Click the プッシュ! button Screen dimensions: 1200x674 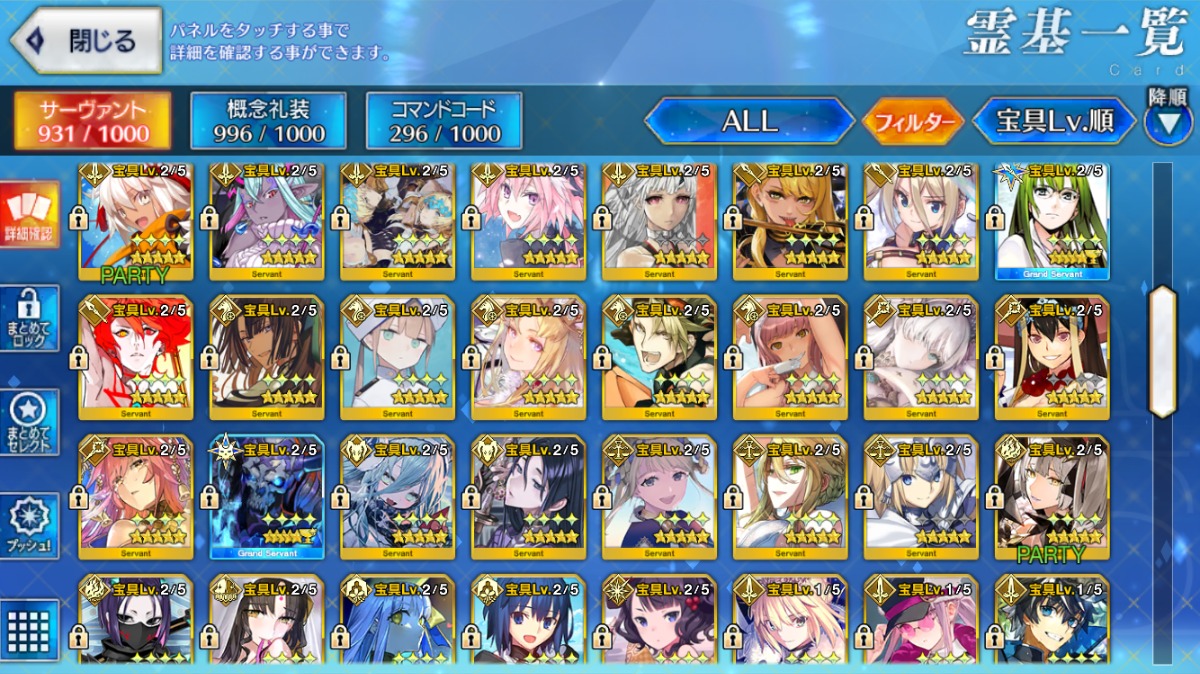click(x=29, y=525)
